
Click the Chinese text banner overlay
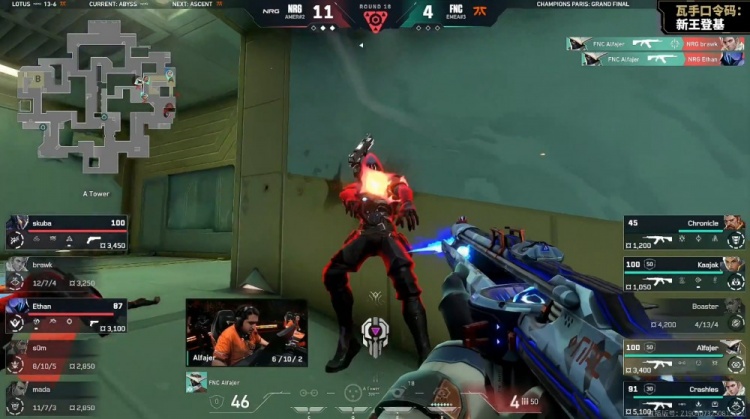(x=702, y=17)
